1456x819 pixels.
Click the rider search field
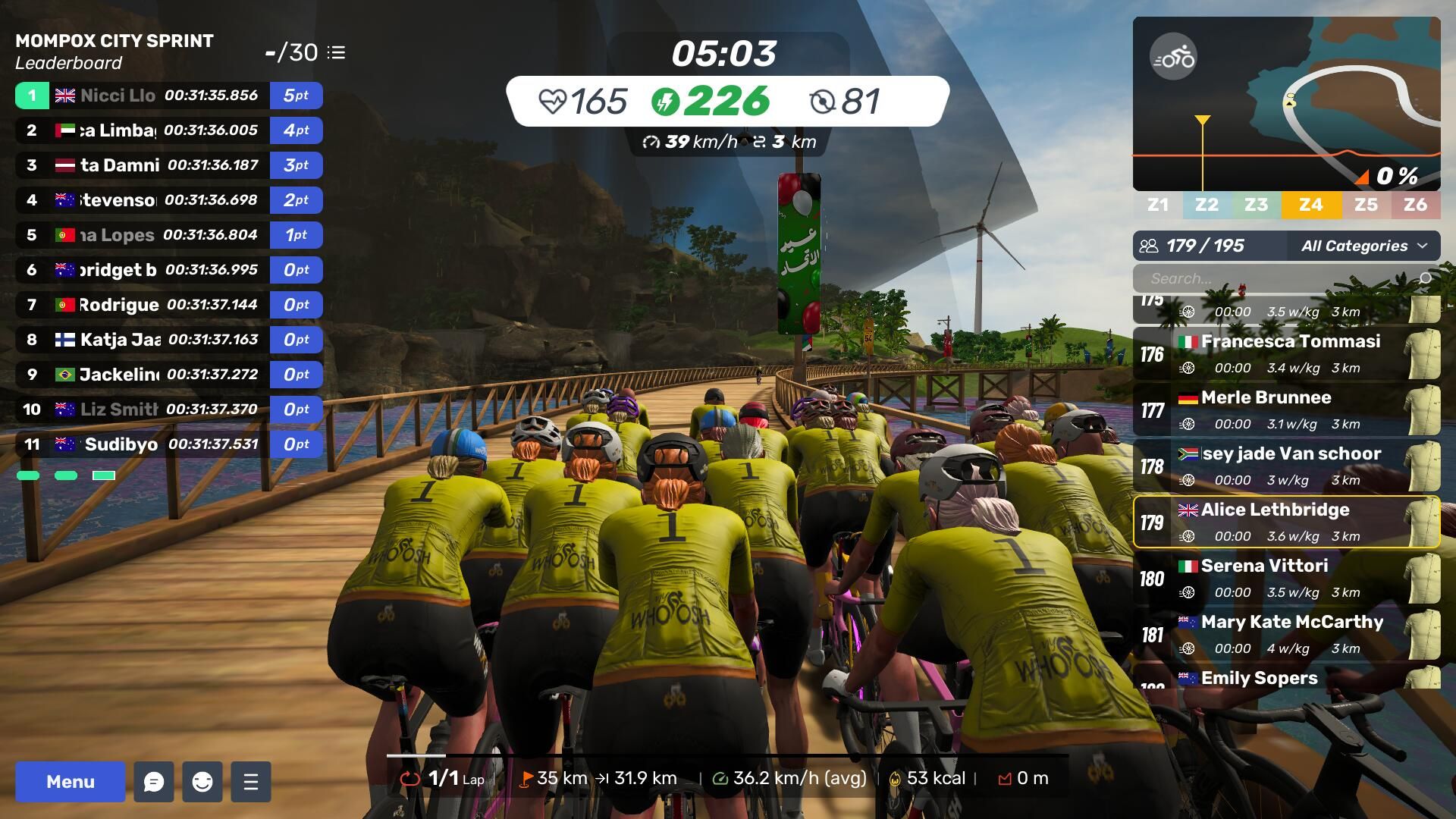1282,278
